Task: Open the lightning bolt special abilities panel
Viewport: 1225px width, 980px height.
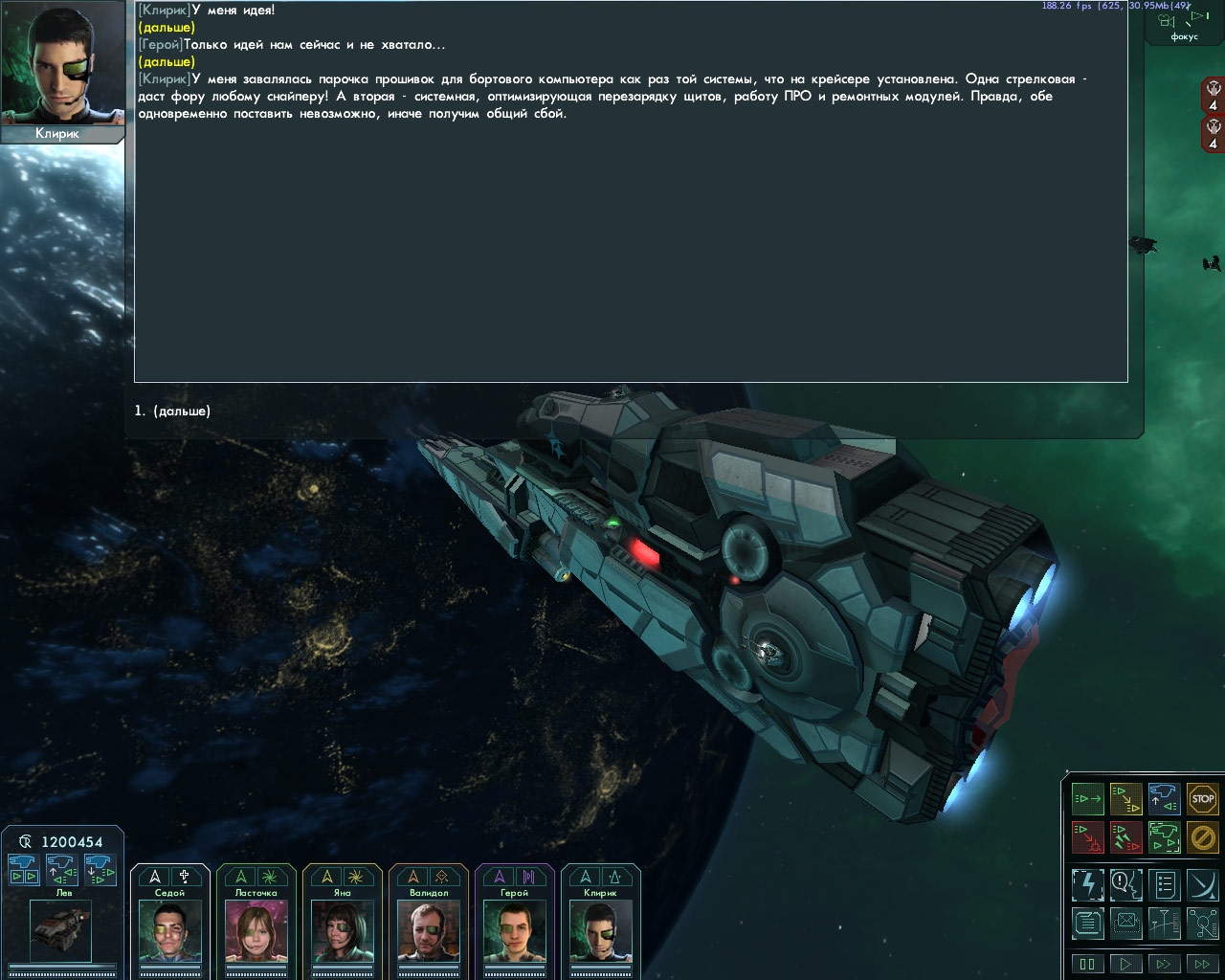Action: [1088, 885]
